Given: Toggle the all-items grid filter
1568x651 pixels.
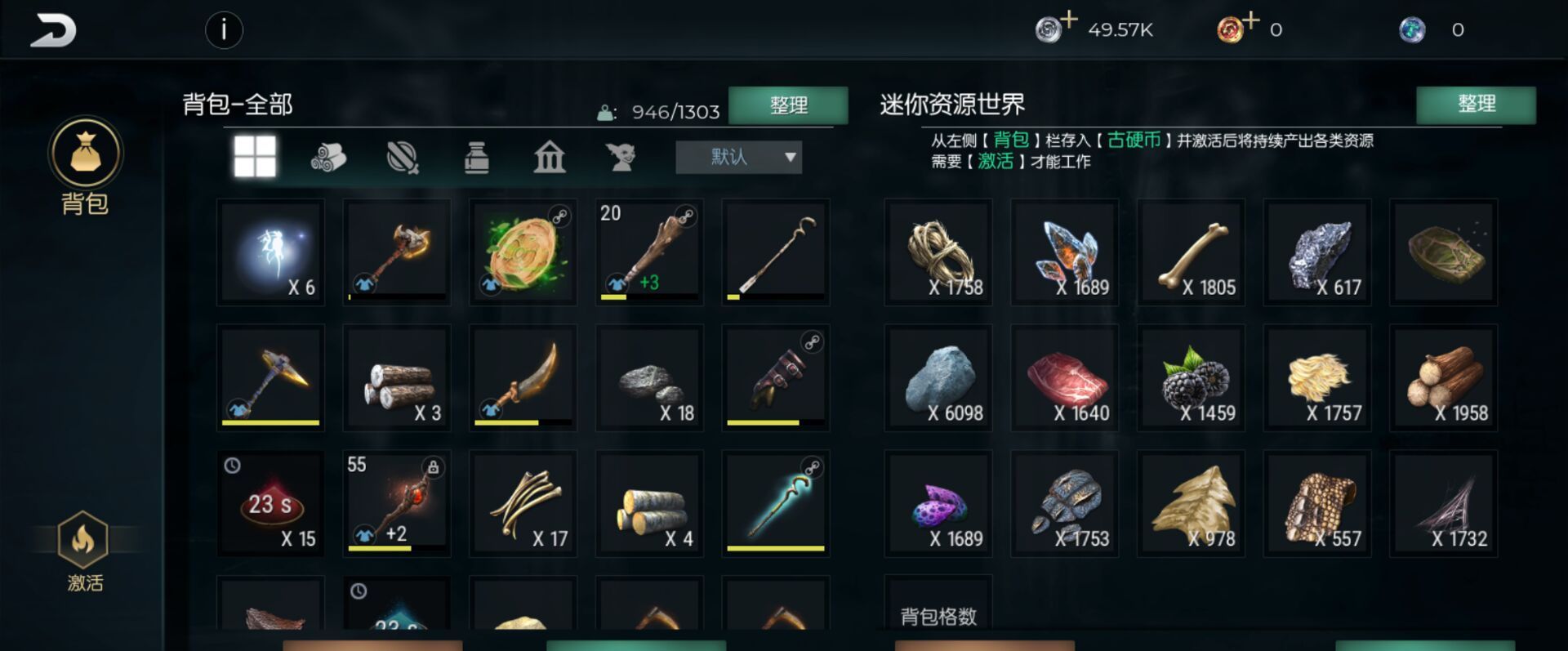Looking at the screenshot, I should click(256, 158).
